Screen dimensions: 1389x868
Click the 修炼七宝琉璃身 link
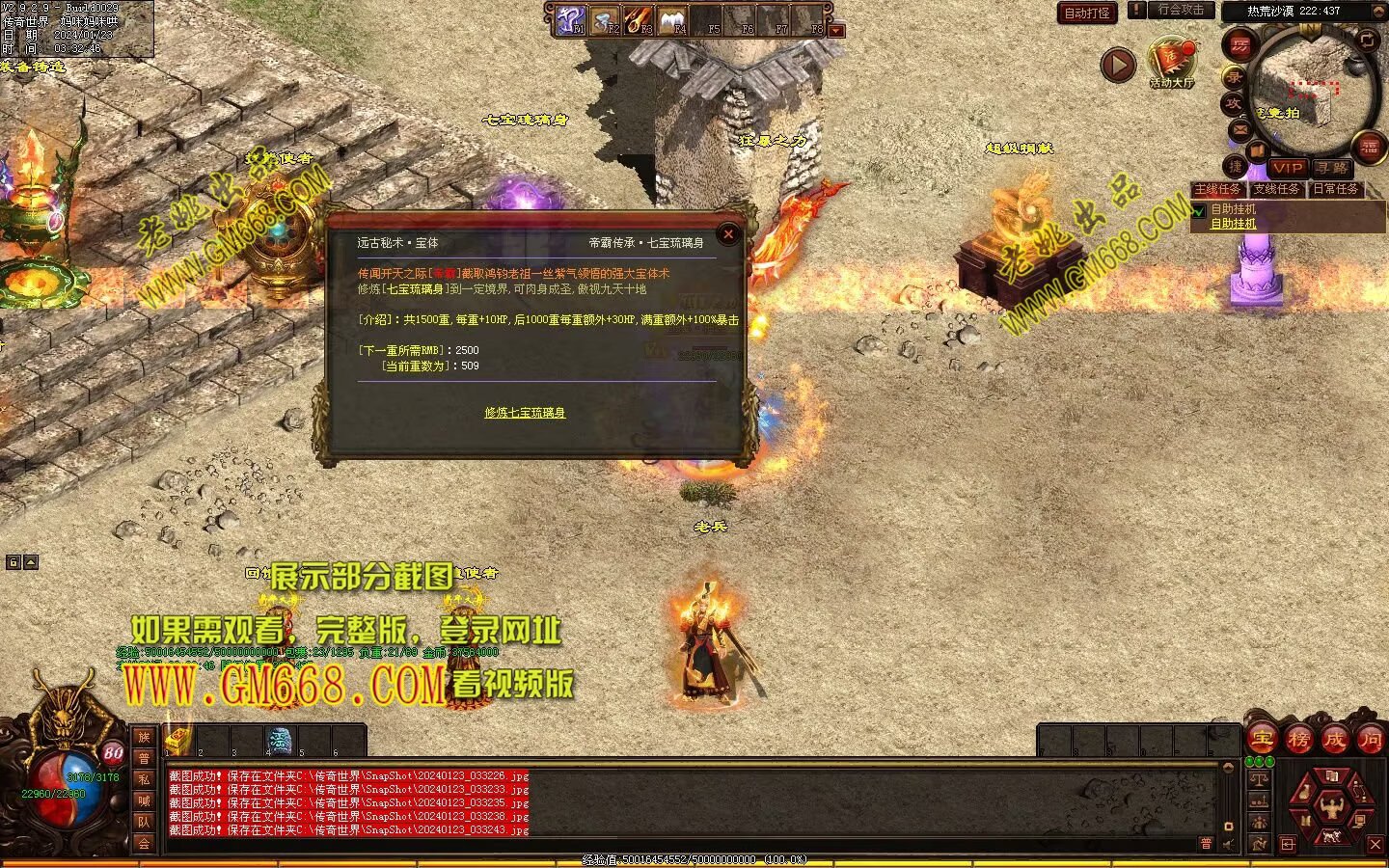pyautogui.click(x=525, y=413)
